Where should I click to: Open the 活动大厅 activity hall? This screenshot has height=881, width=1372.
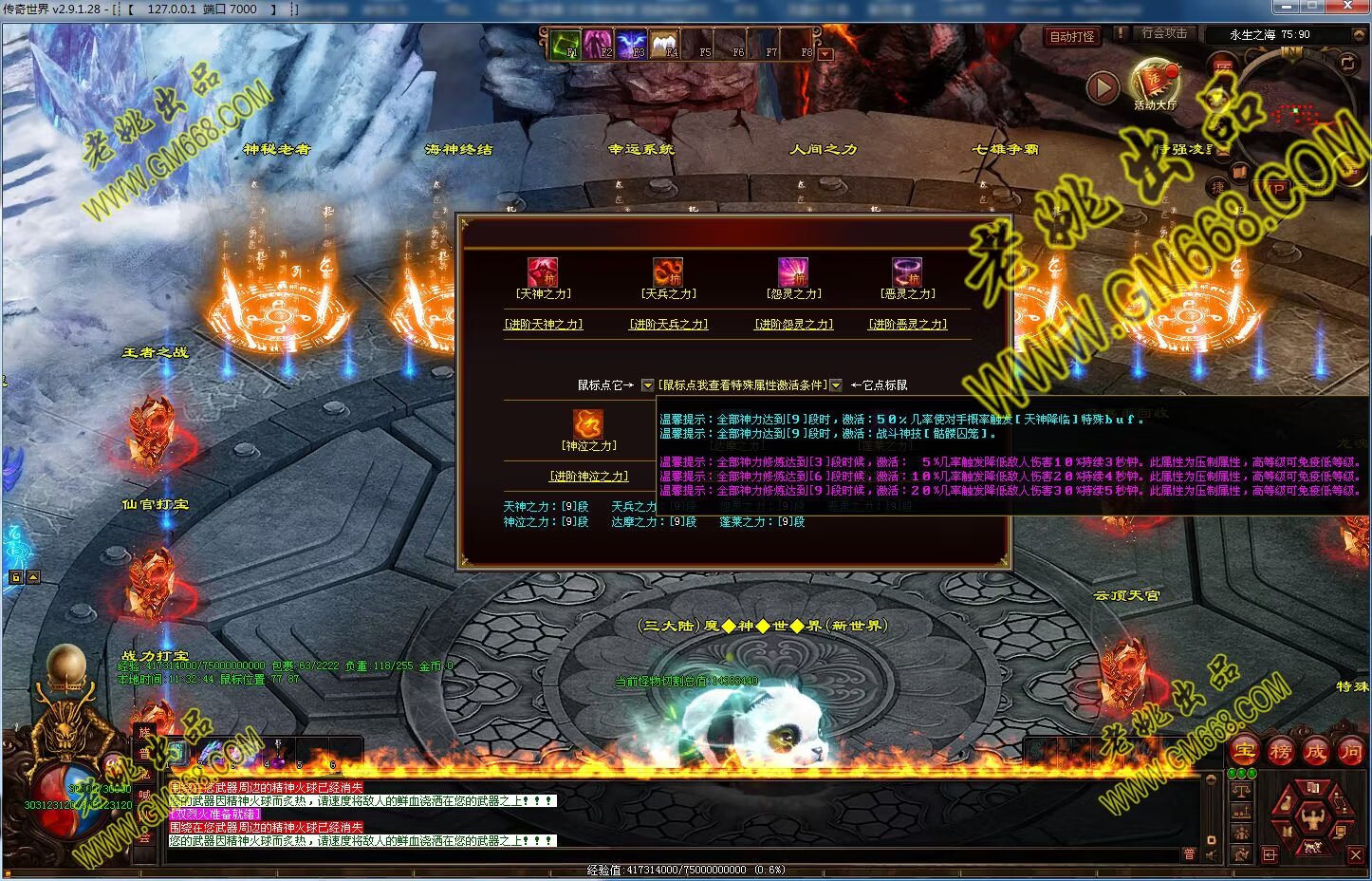pyautogui.click(x=1155, y=84)
